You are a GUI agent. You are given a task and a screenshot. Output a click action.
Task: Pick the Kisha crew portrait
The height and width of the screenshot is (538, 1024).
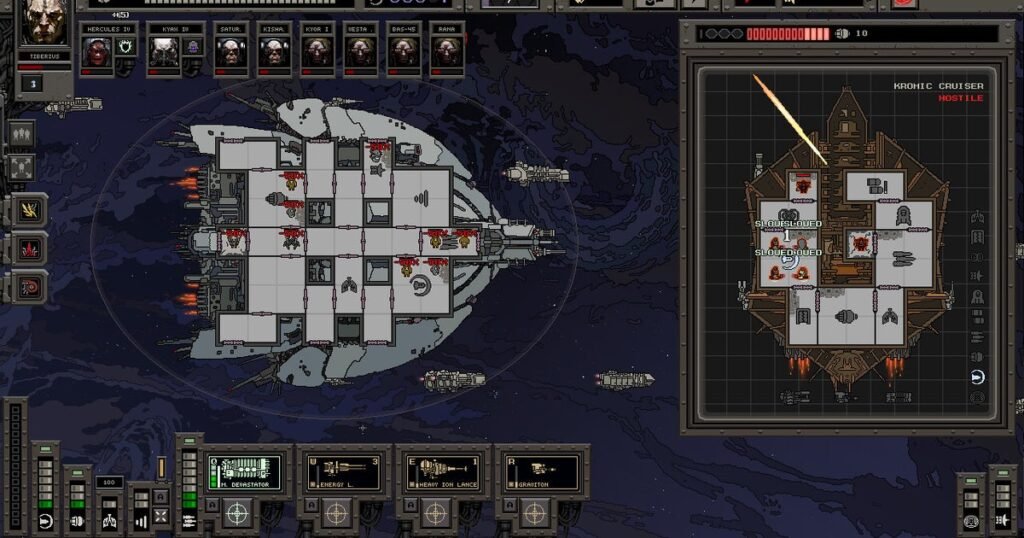tap(273, 52)
